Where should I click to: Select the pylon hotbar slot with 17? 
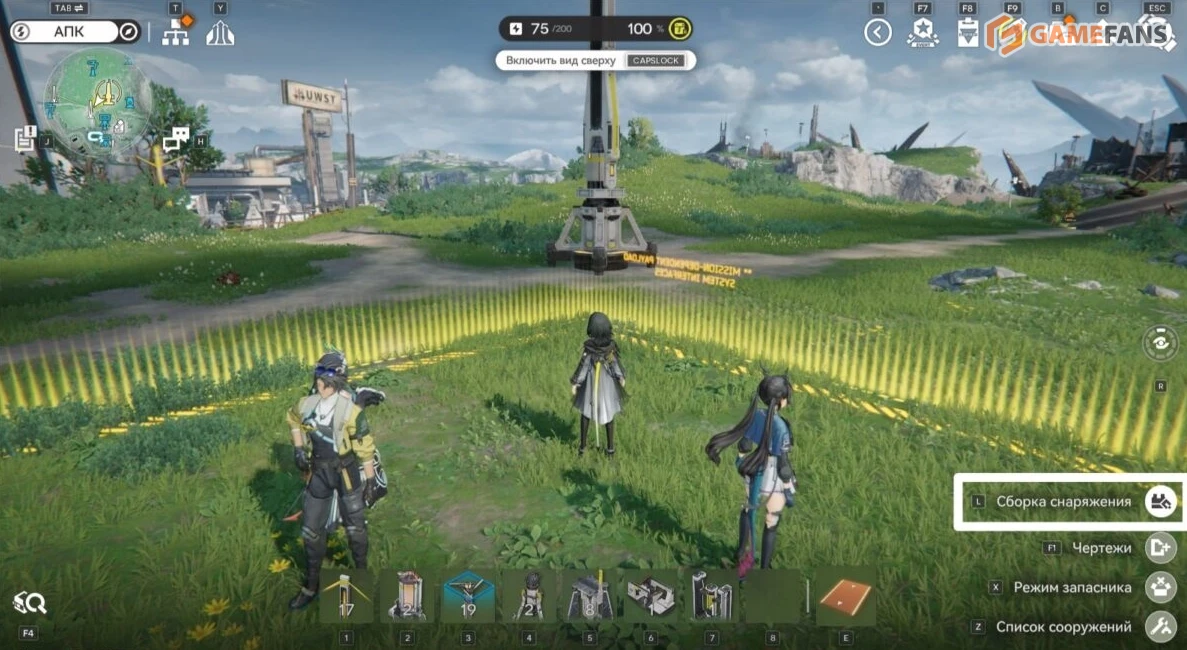click(x=346, y=597)
